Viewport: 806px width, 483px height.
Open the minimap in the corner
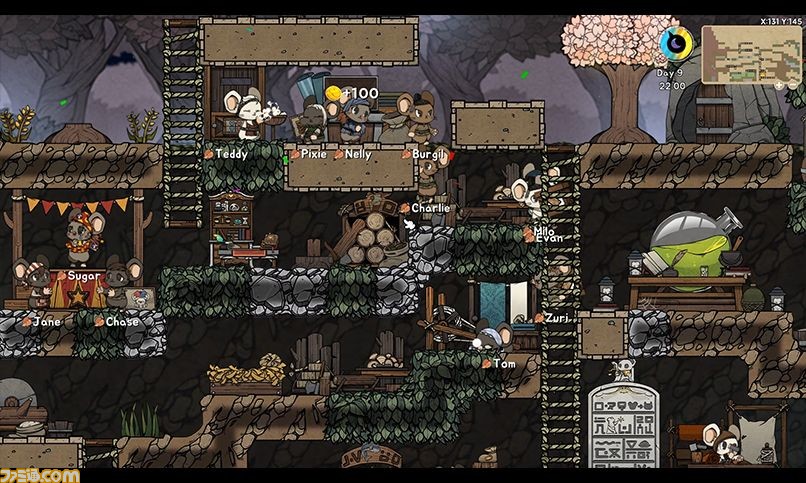(751, 54)
